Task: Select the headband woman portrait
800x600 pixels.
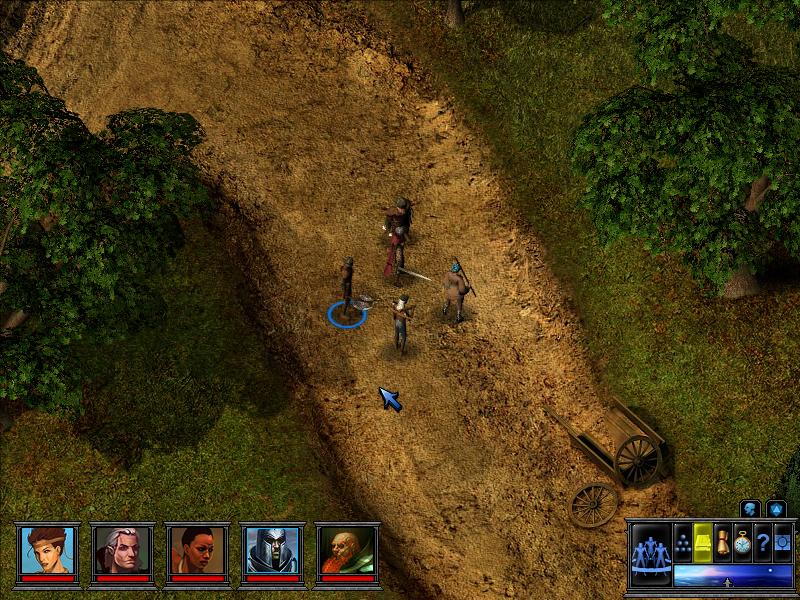Action: [48, 549]
